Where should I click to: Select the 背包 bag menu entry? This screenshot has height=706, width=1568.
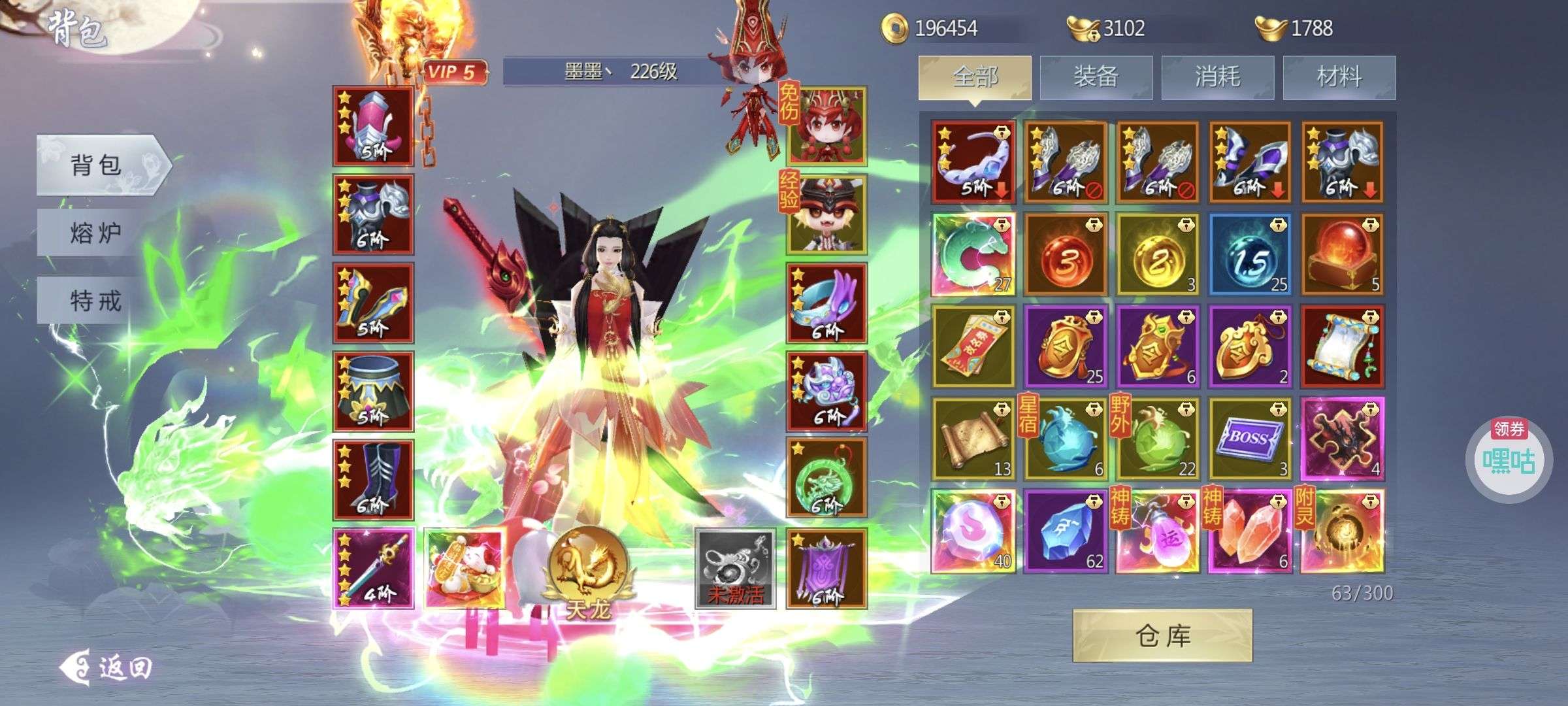[x=97, y=165]
